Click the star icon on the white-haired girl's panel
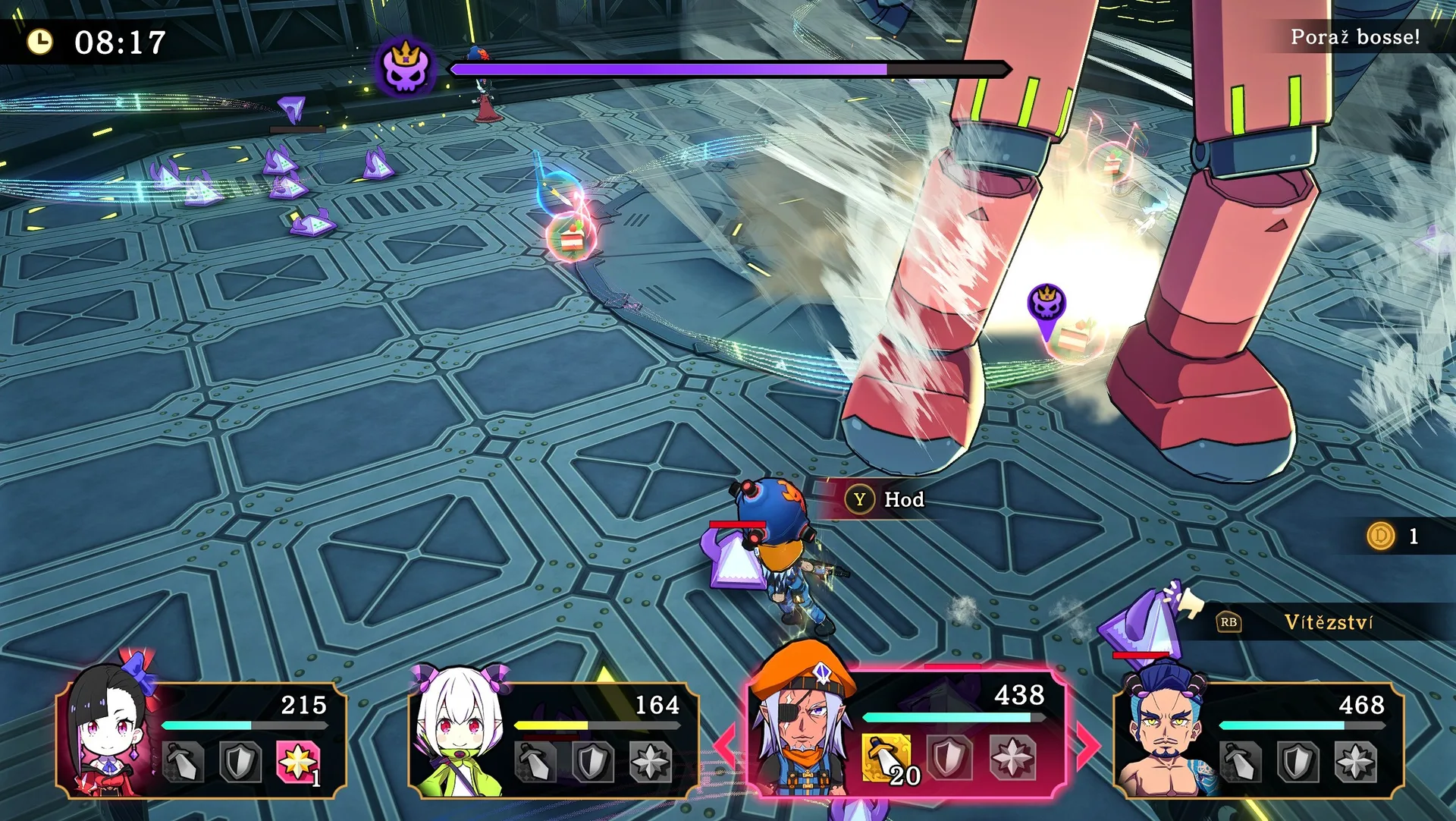Screen dimensions: 1456x821 (651, 761)
